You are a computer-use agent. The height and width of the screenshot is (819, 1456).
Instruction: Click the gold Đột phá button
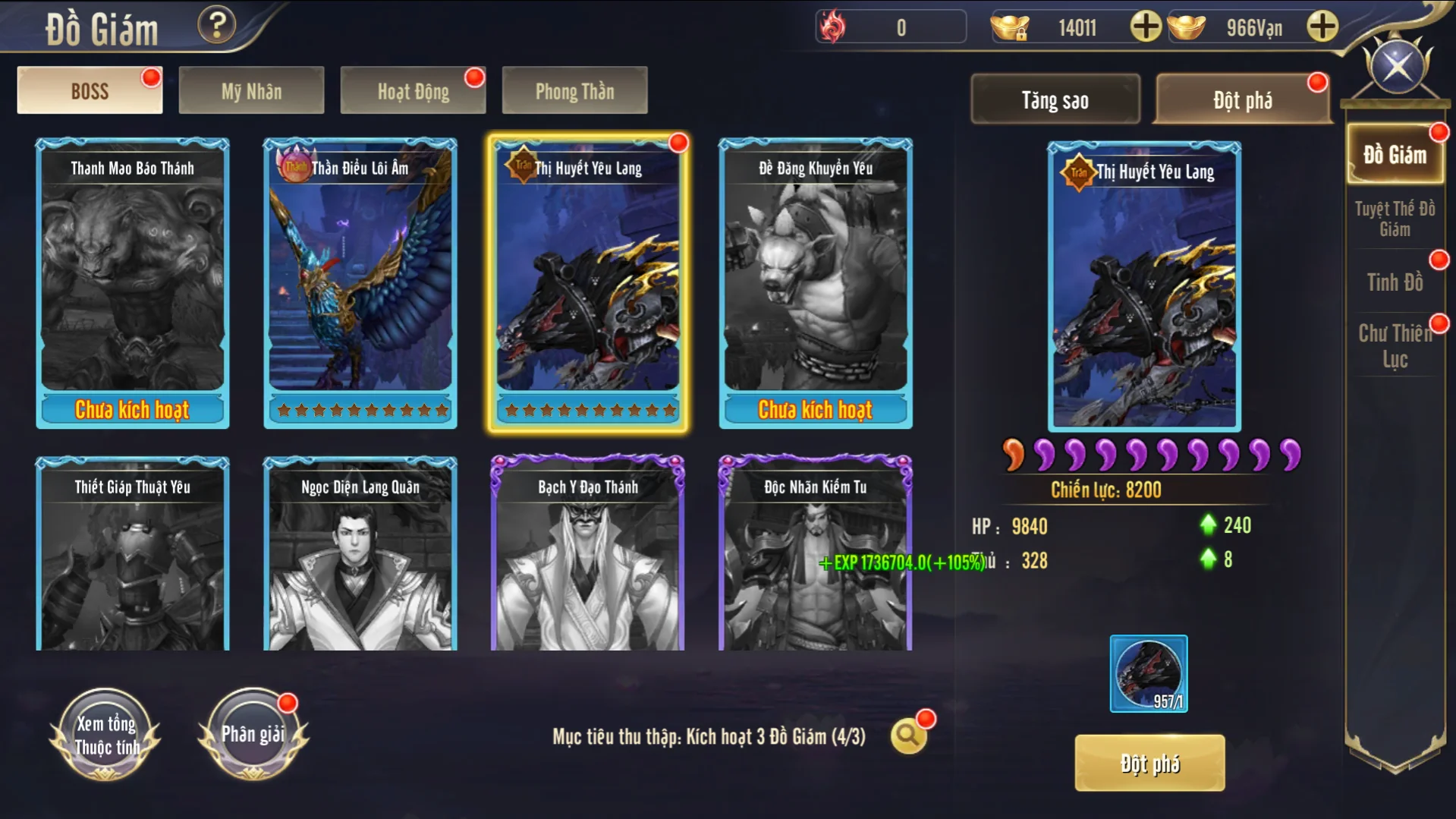point(1149,763)
